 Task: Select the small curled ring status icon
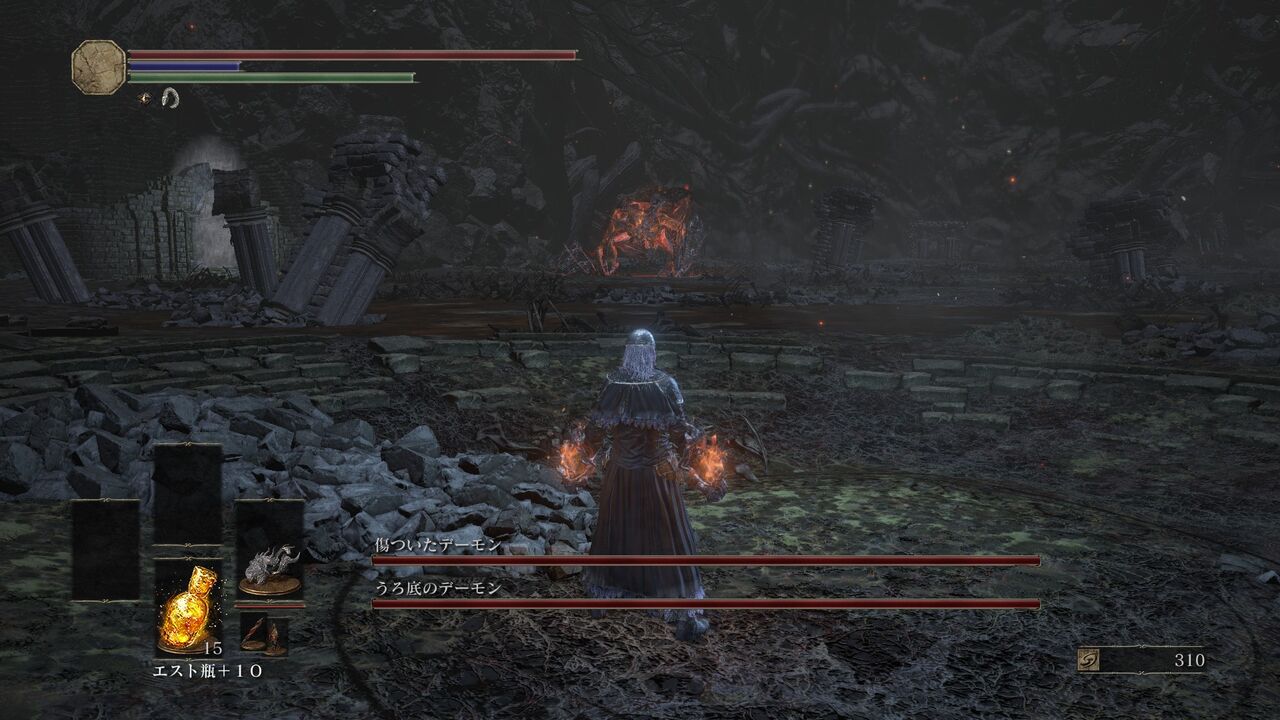171,96
